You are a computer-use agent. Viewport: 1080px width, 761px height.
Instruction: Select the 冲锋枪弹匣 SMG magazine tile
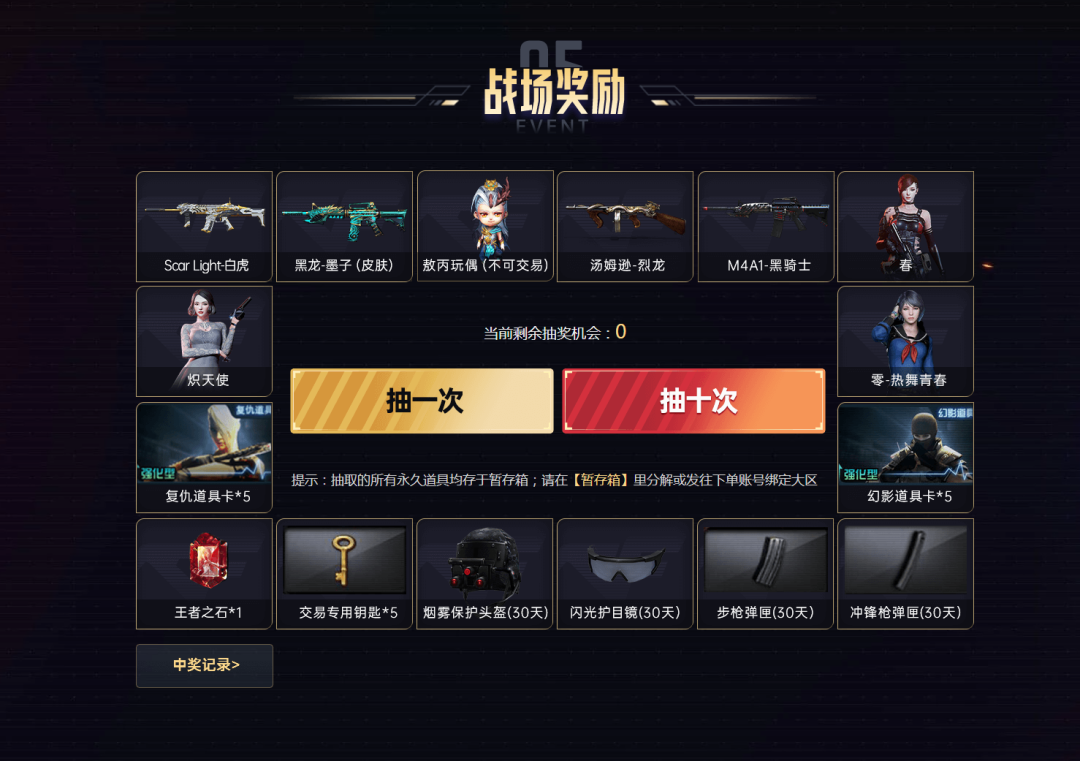[905, 573]
